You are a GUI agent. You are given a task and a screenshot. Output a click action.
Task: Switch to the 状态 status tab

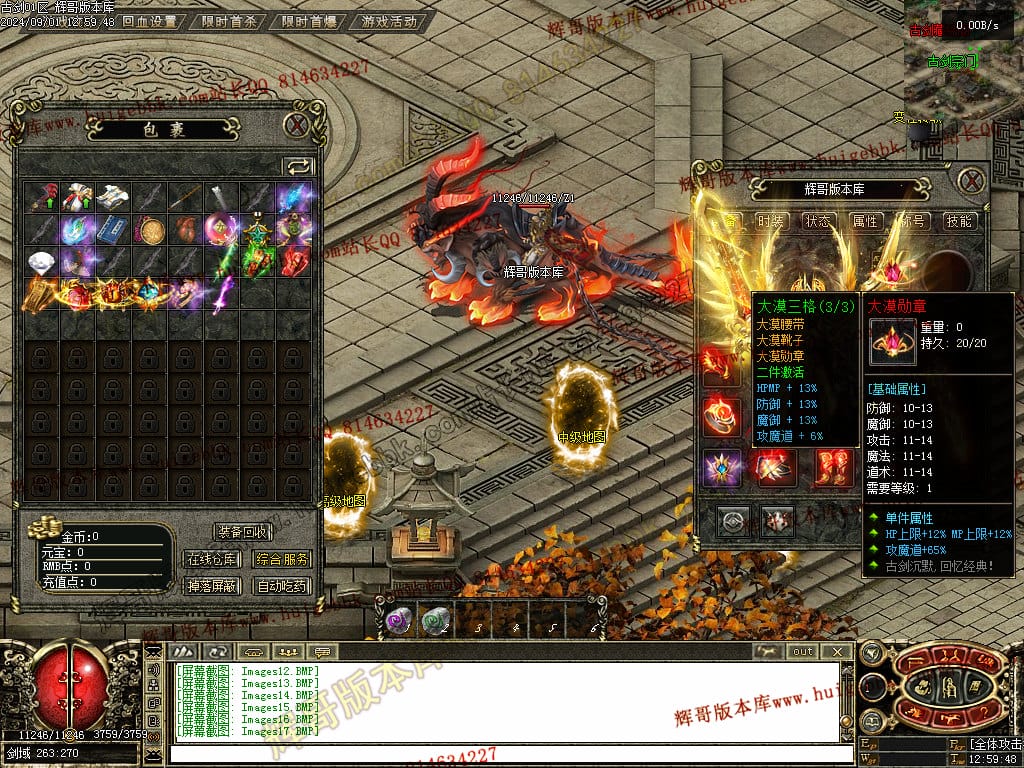[818, 221]
